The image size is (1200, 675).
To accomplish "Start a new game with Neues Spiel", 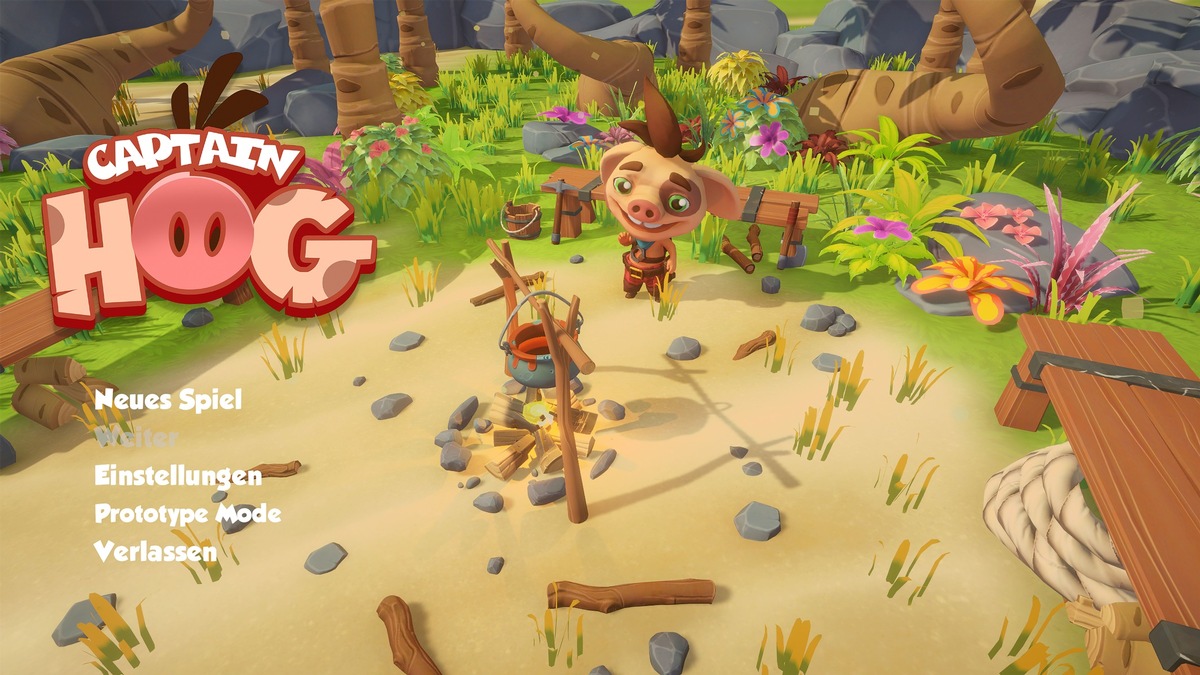I will coord(168,400).
